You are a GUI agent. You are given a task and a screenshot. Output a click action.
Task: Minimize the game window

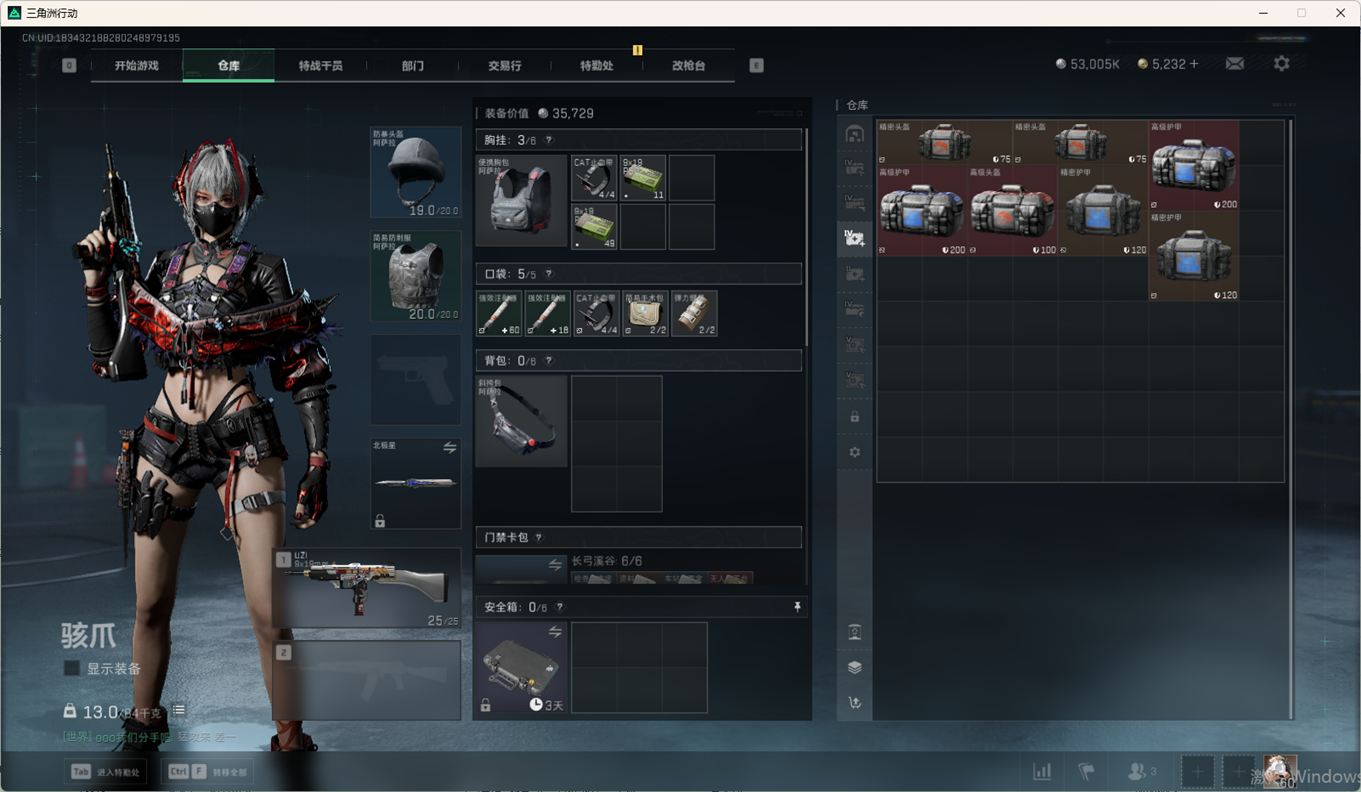click(1263, 13)
